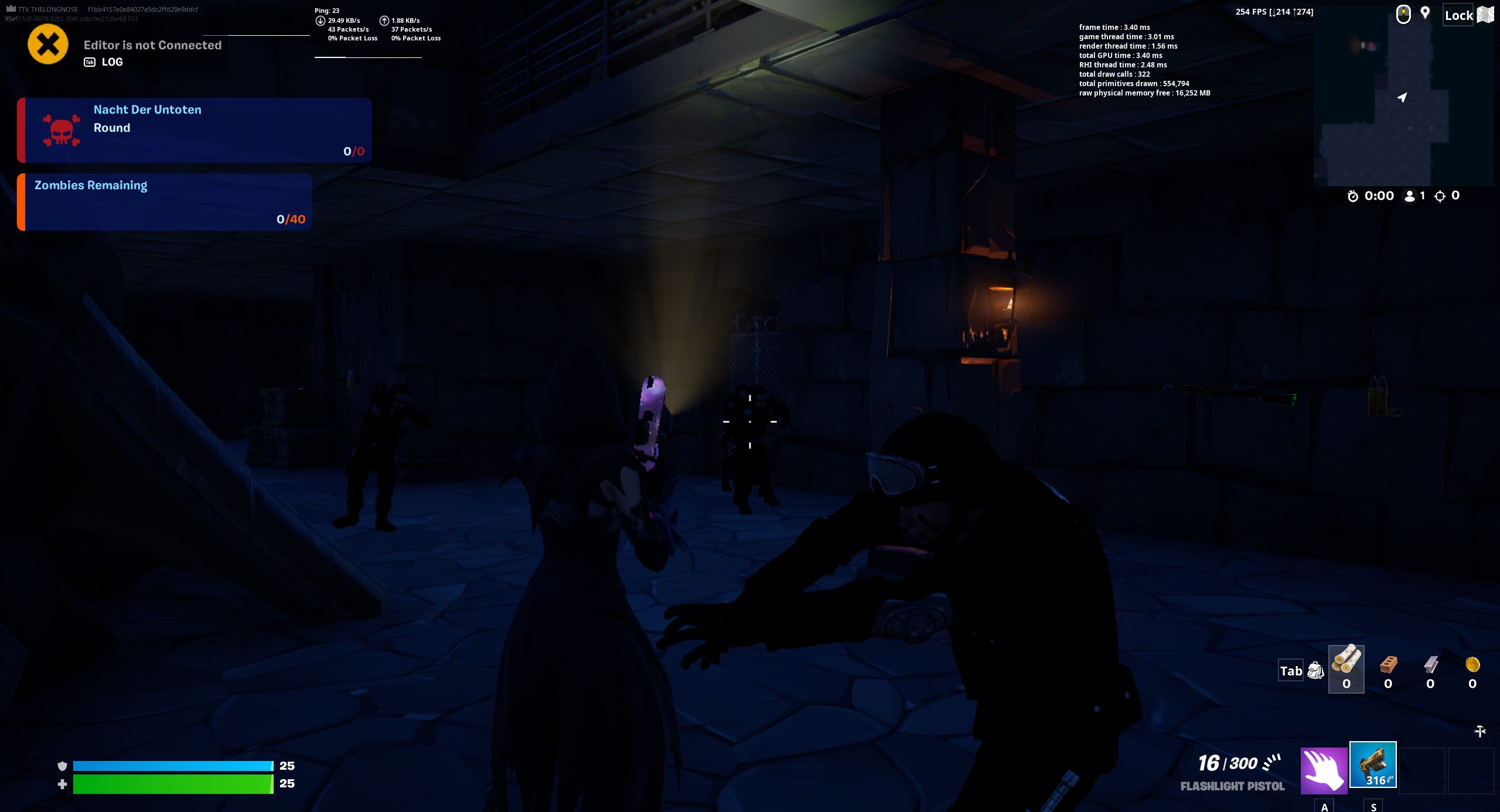The image size is (1500, 812).
Task: Click the Zombies Remaining objective panel
Action: [x=165, y=202]
